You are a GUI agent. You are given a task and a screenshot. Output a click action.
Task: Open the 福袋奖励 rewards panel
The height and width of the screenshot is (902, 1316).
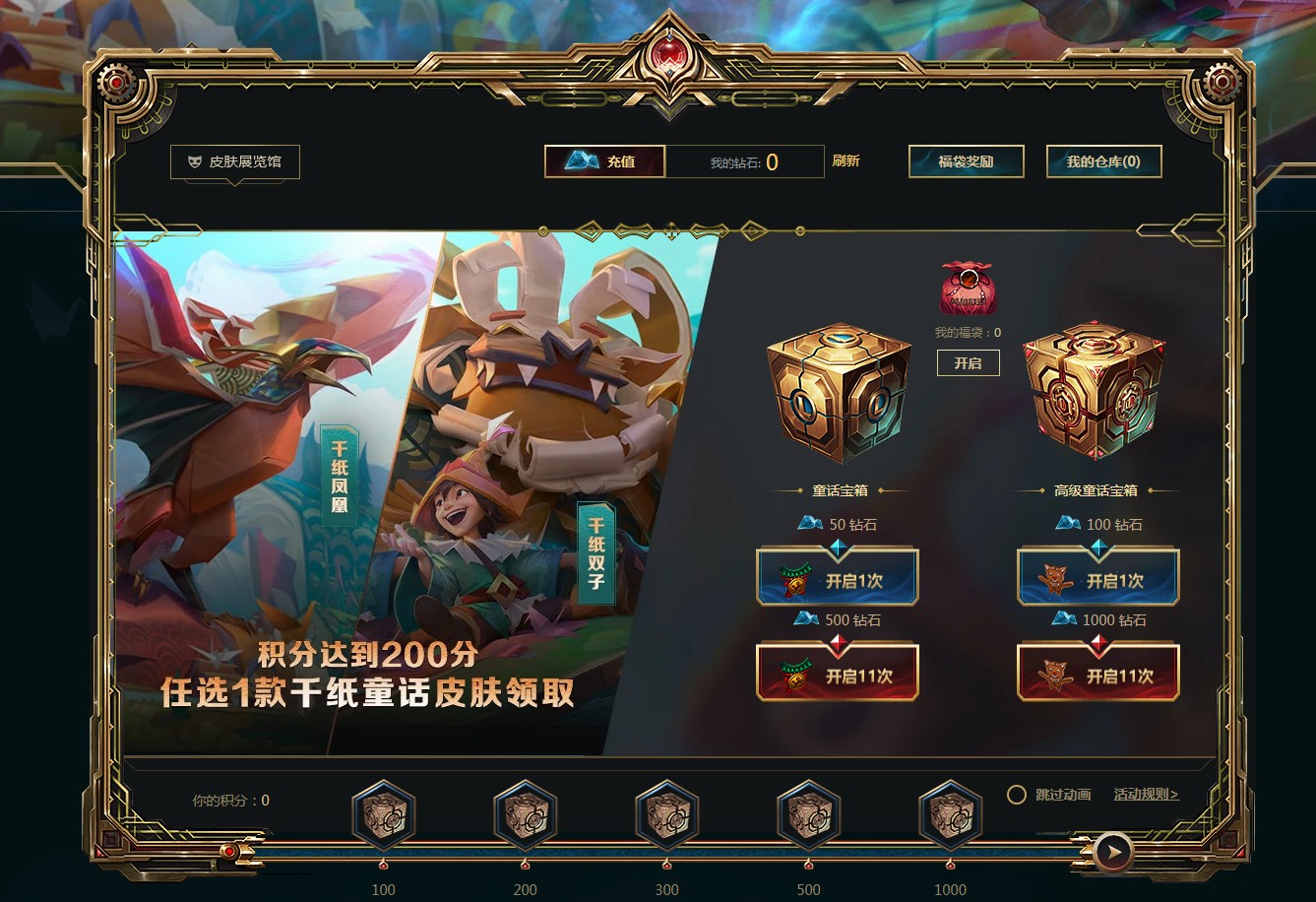(x=966, y=161)
